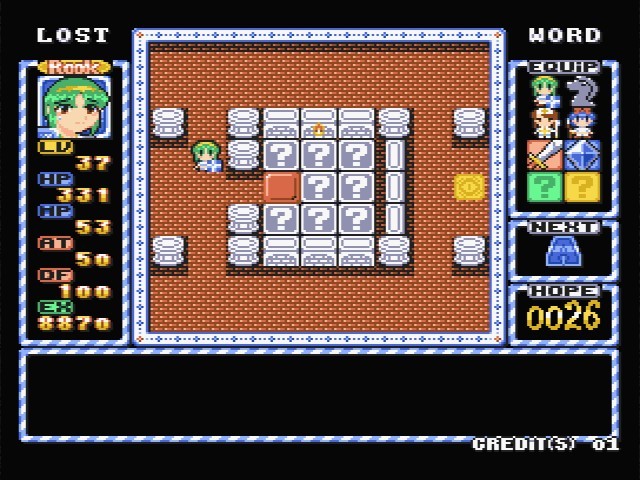Screen dimensions: 640x480
Task: Select the sword equipment slot
Action: coord(545,156)
